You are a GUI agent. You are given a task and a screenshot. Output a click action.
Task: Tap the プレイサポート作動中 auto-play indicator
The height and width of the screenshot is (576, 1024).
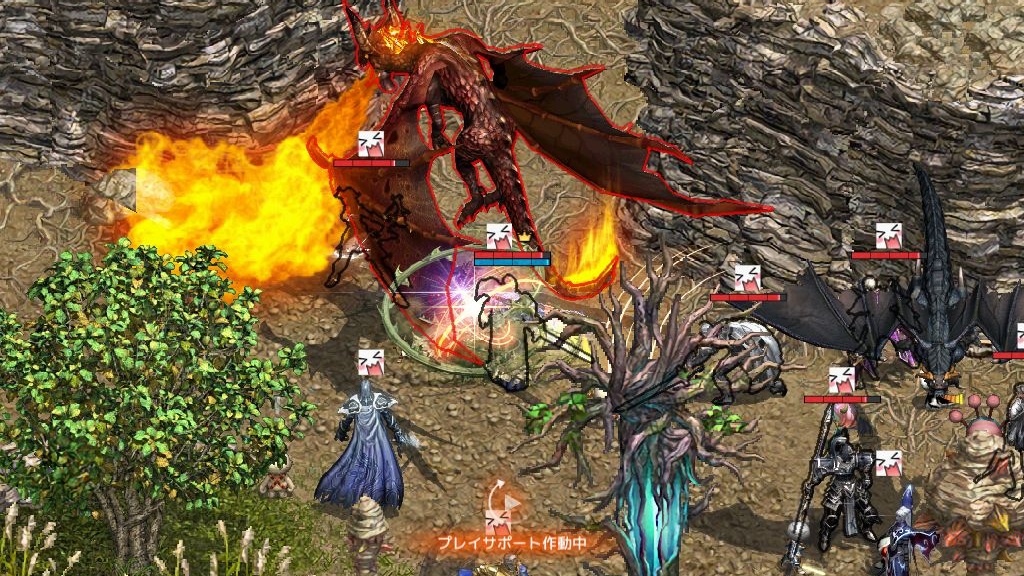click(511, 542)
